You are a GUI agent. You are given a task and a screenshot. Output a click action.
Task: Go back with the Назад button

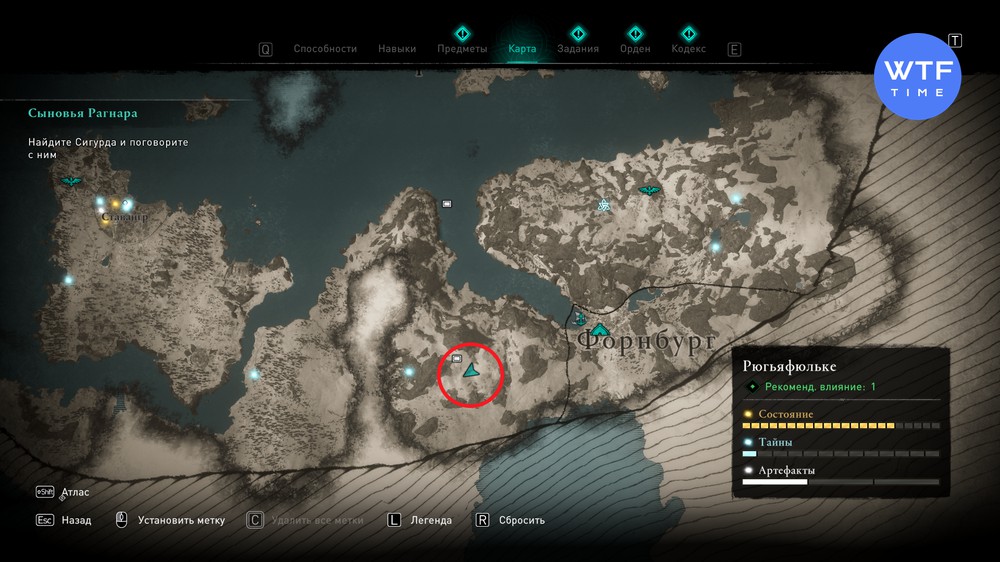pyautogui.click(x=75, y=520)
